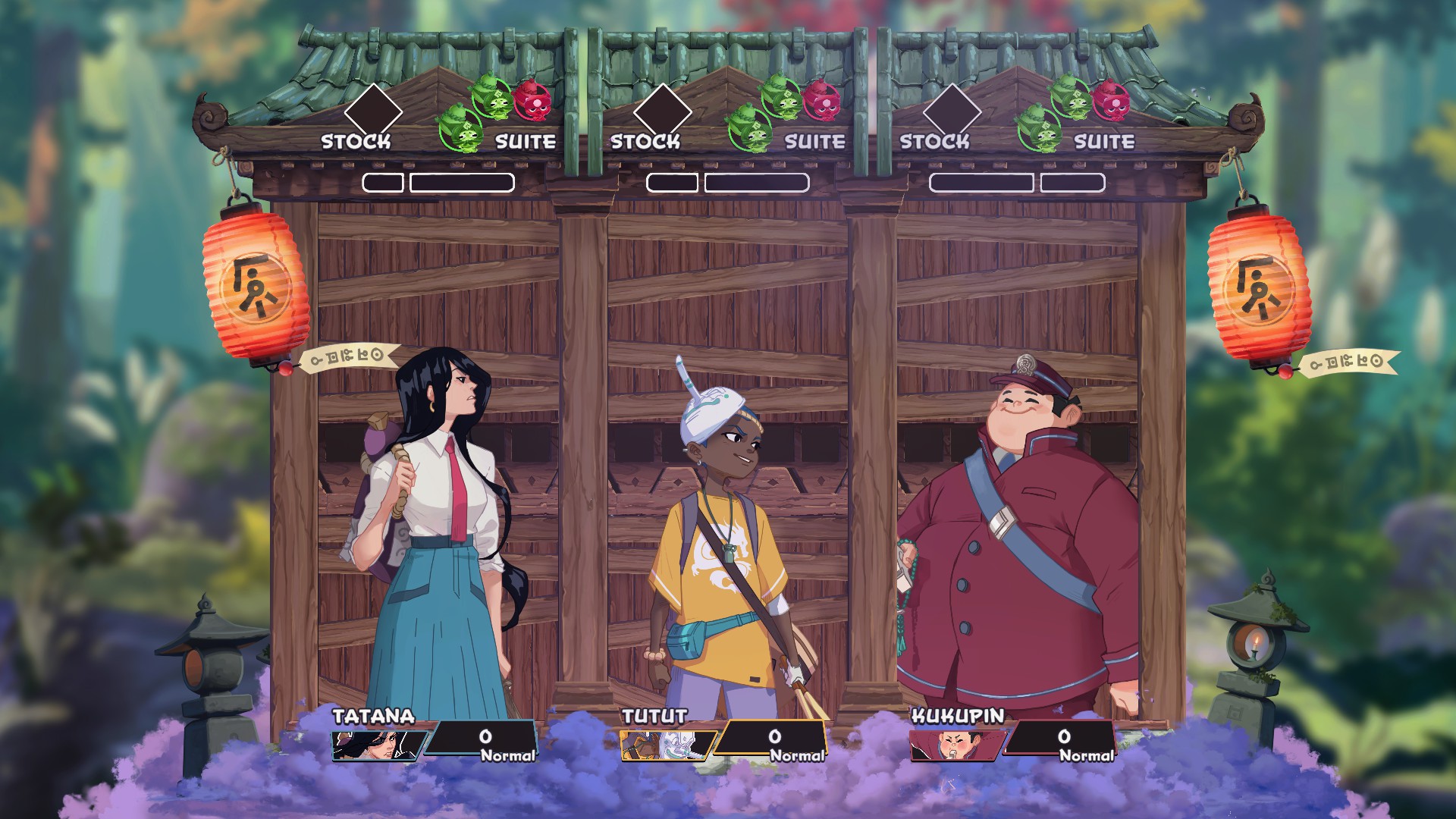Screen dimensions: 1456x819
Task: Select the Stock diamond above Kukupin
Action: 952,111
